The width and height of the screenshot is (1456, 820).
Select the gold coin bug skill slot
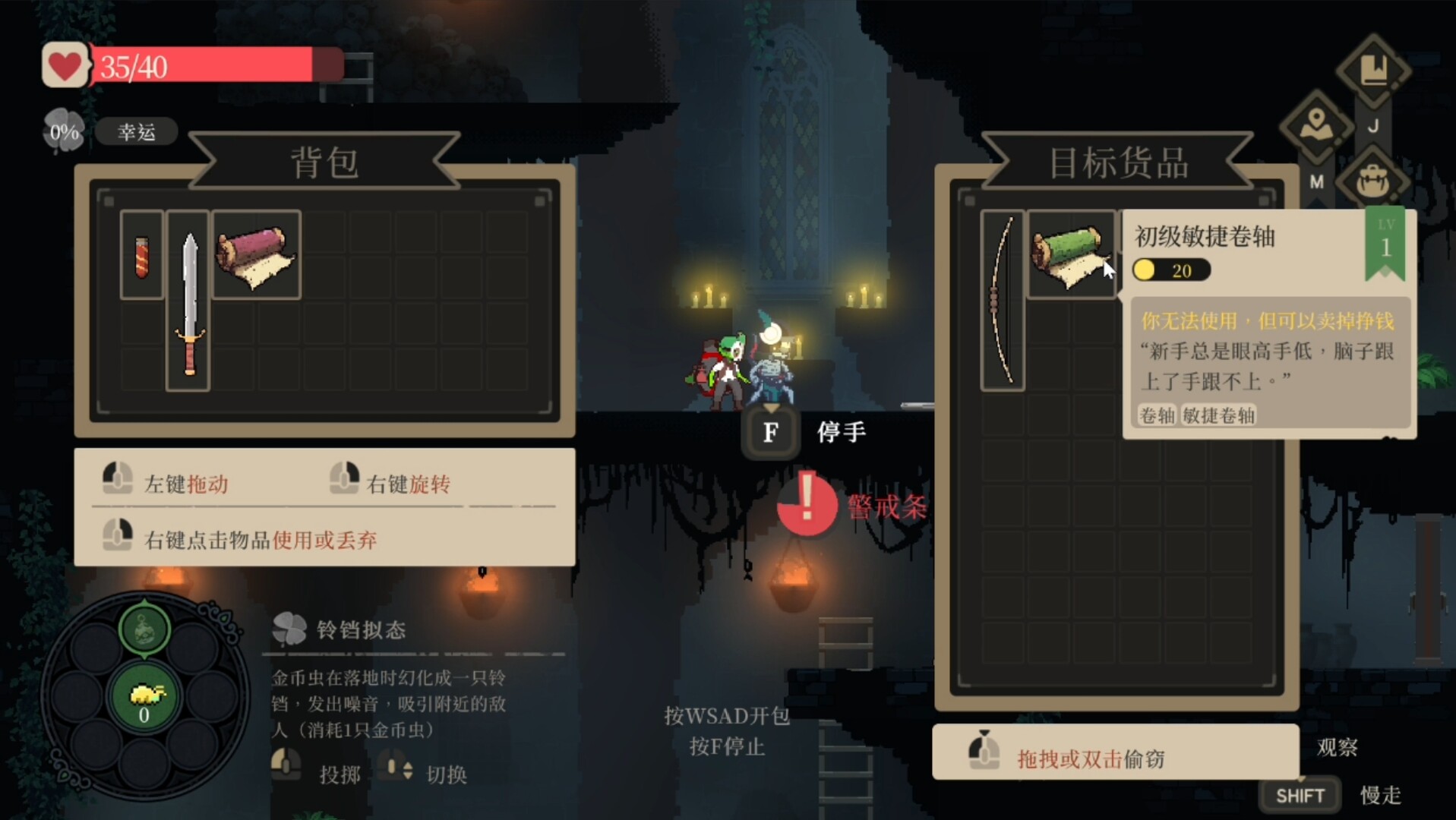pos(144,697)
